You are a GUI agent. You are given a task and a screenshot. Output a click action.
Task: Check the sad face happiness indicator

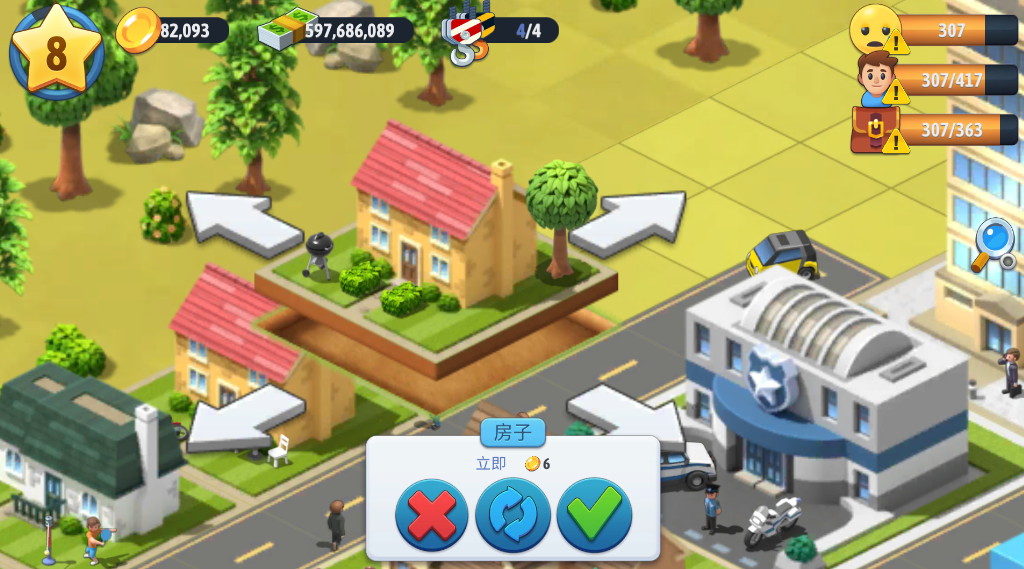875,29
